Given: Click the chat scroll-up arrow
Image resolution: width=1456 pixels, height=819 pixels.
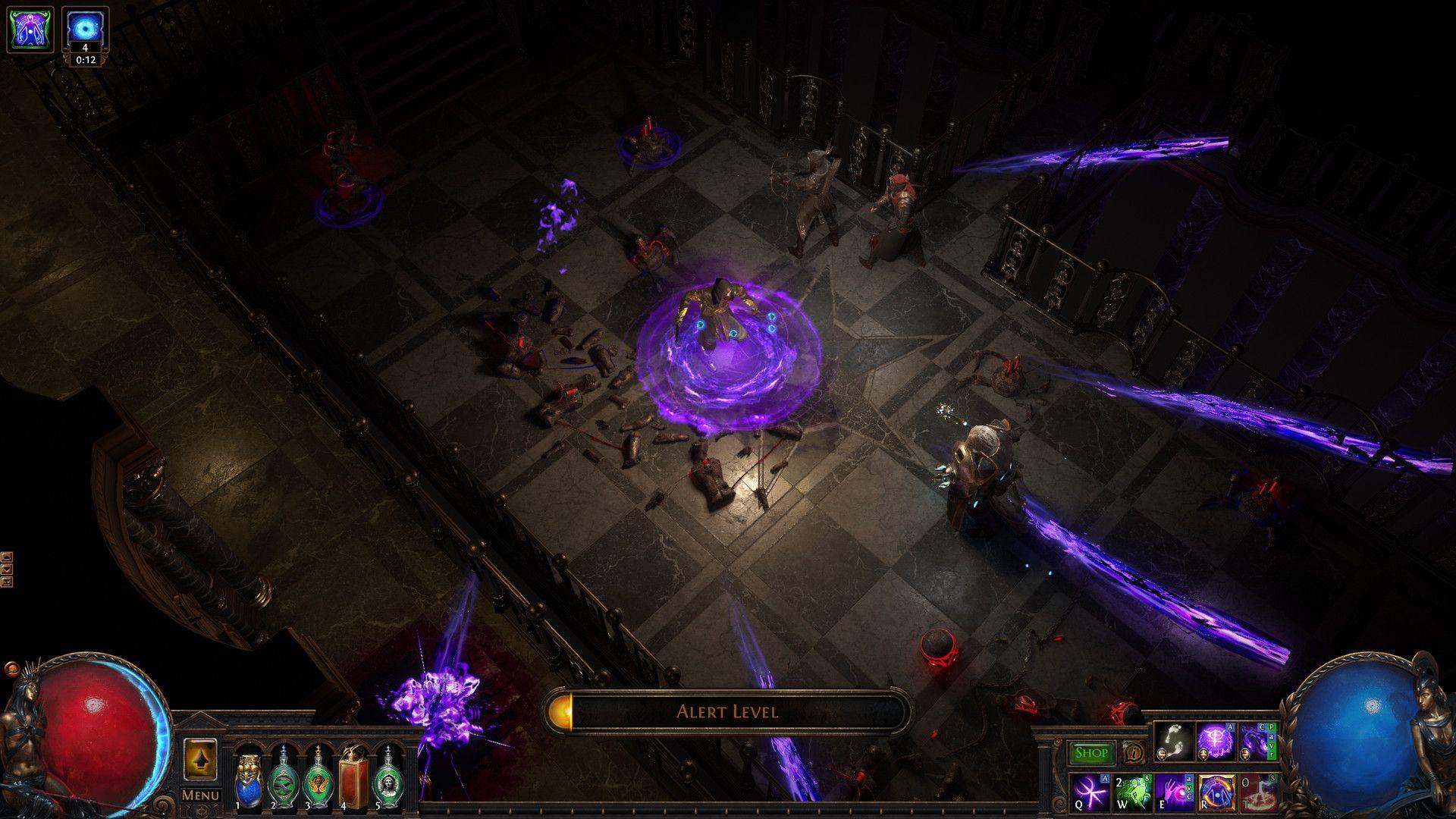Looking at the screenshot, I should 7,557.
